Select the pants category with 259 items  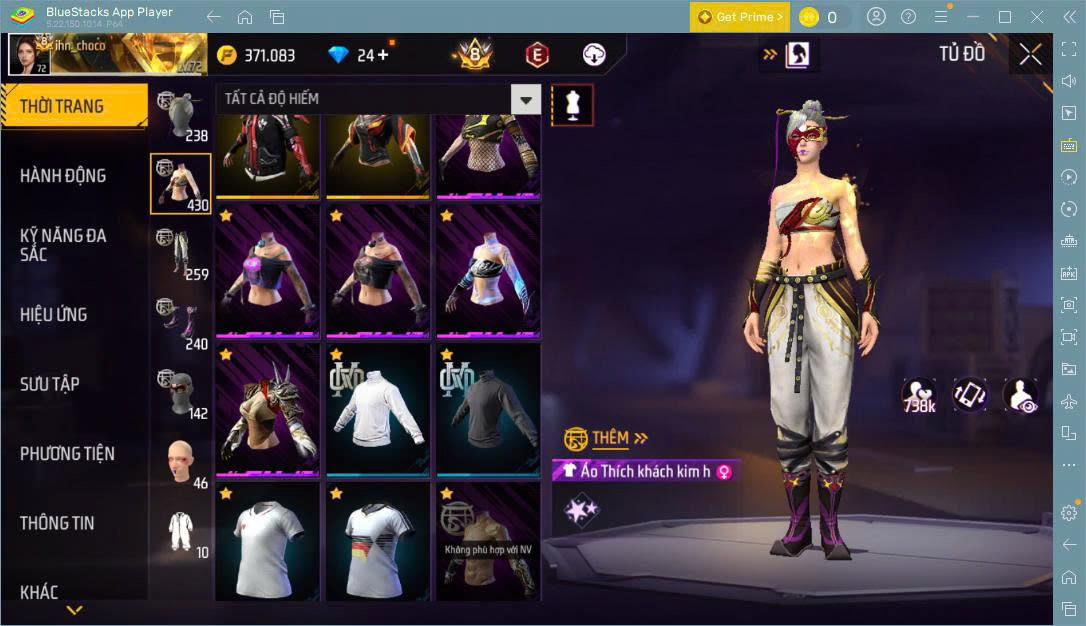pos(180,254)
